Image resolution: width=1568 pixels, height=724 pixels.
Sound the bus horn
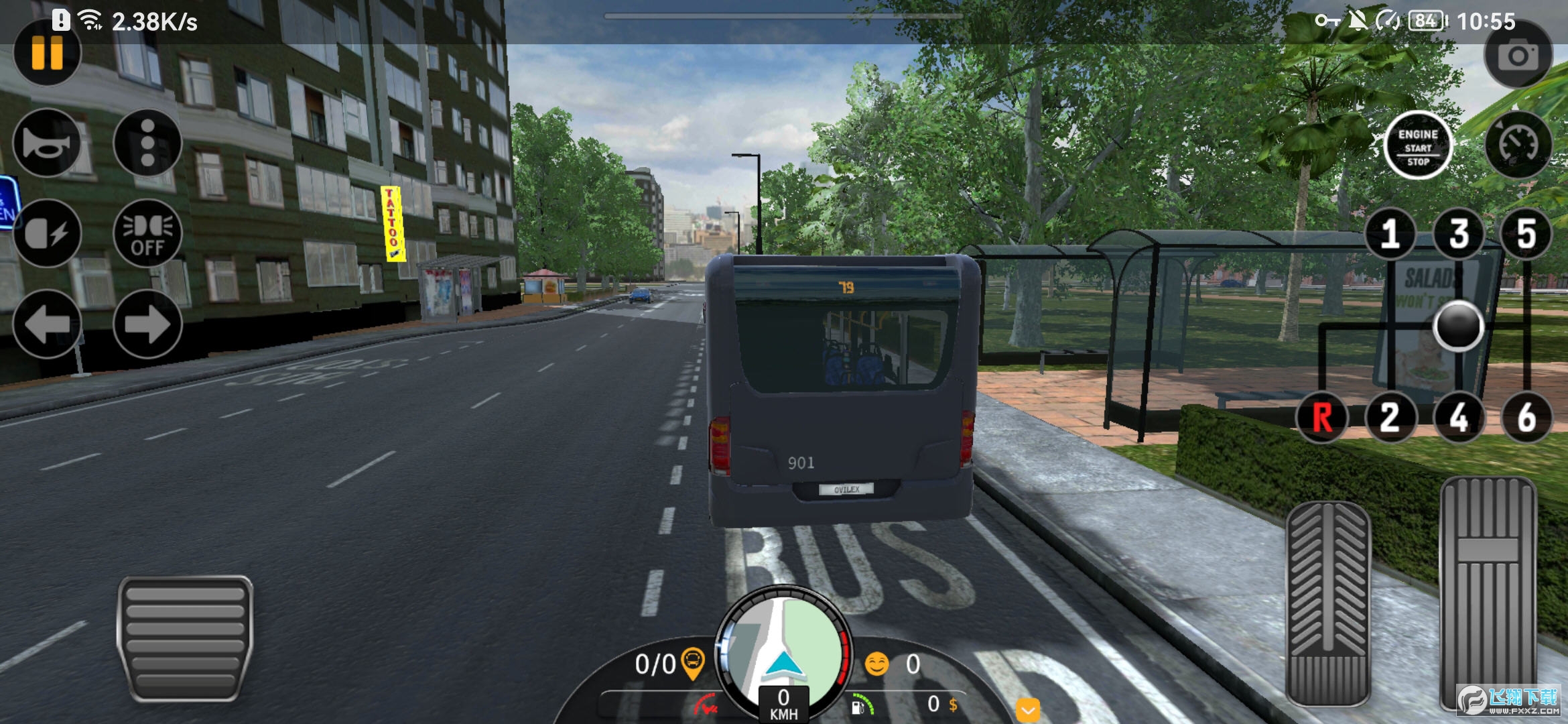[x=47, y=143]
